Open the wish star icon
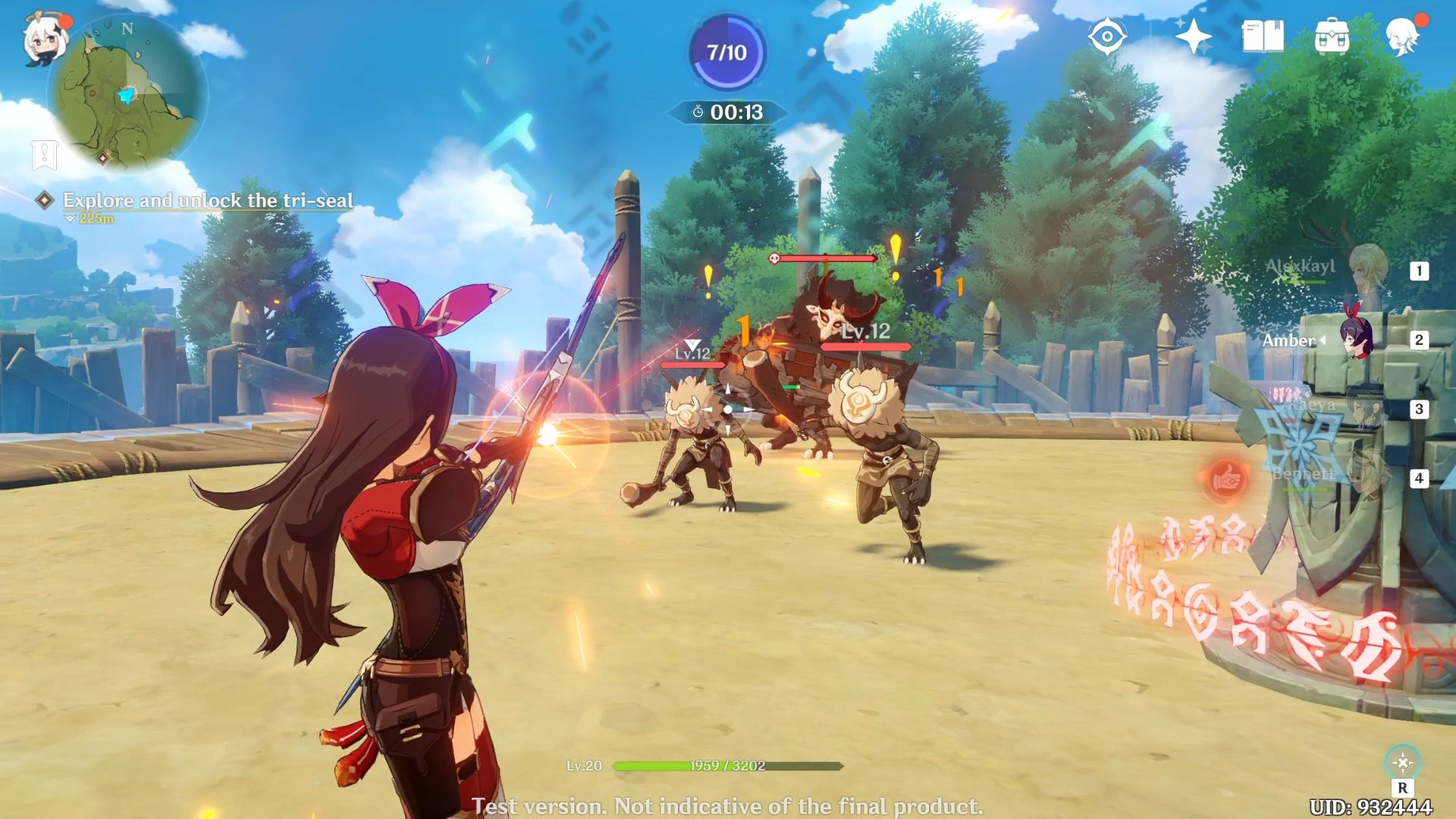1456x819 pixels. point(1192,36)
